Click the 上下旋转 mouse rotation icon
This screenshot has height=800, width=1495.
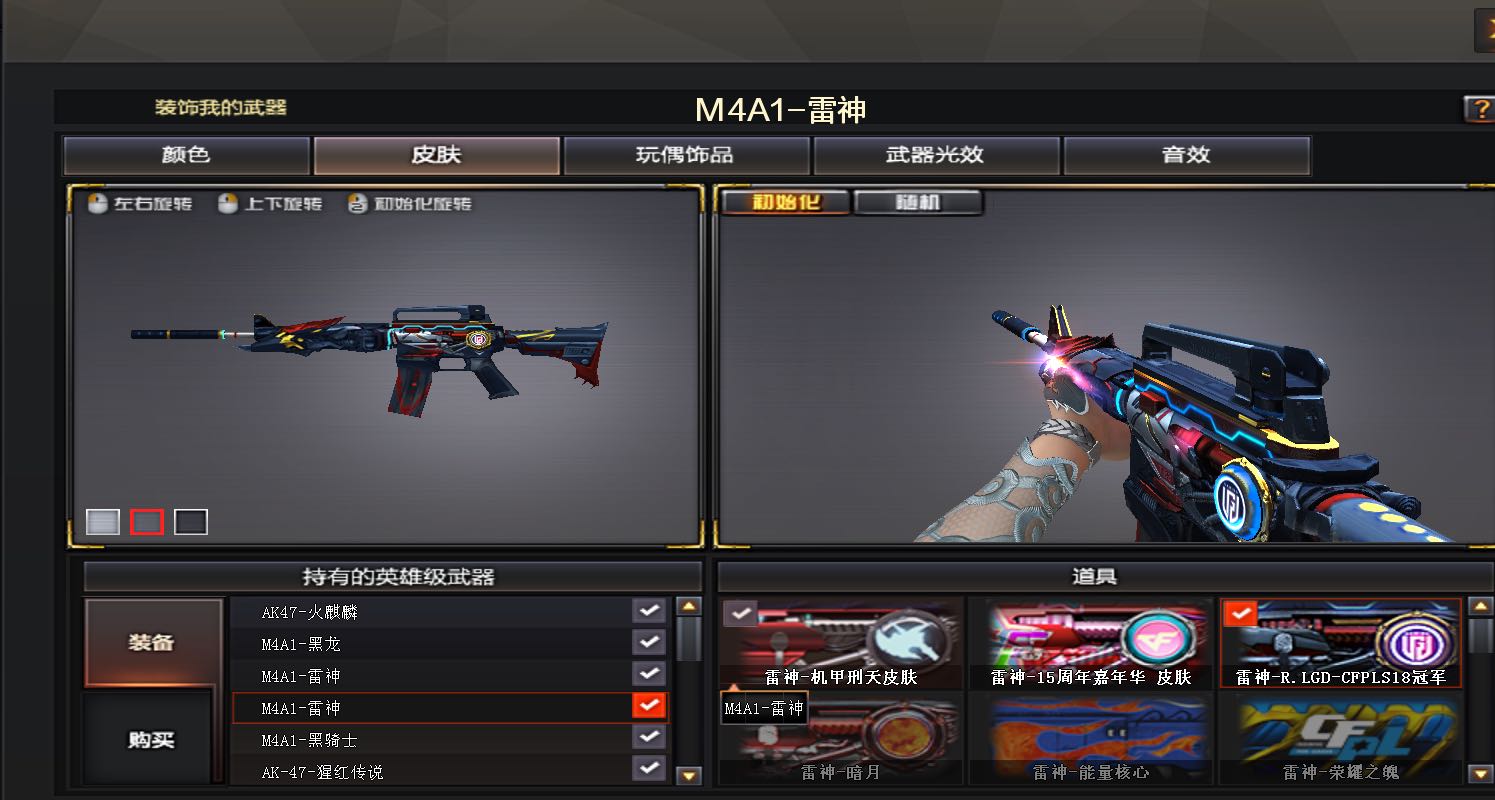point(227,203)
